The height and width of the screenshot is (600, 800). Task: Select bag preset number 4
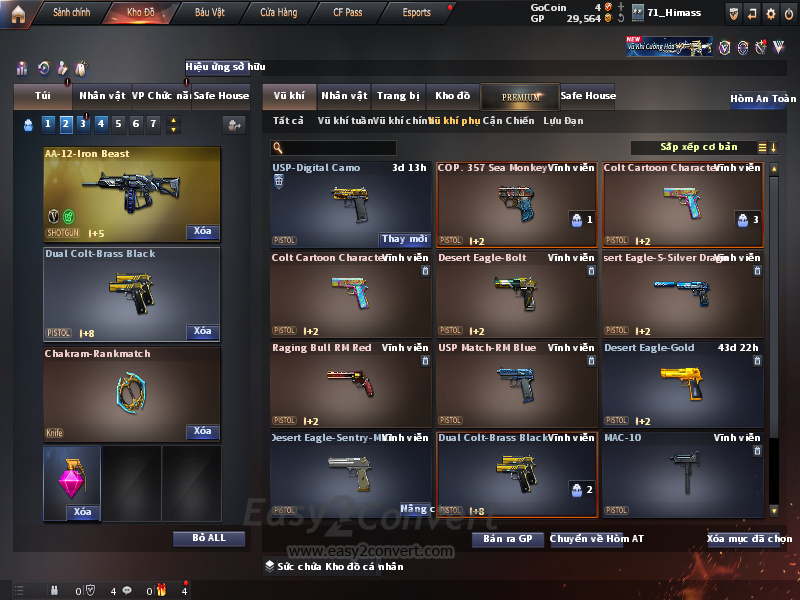tap(100, 124)
